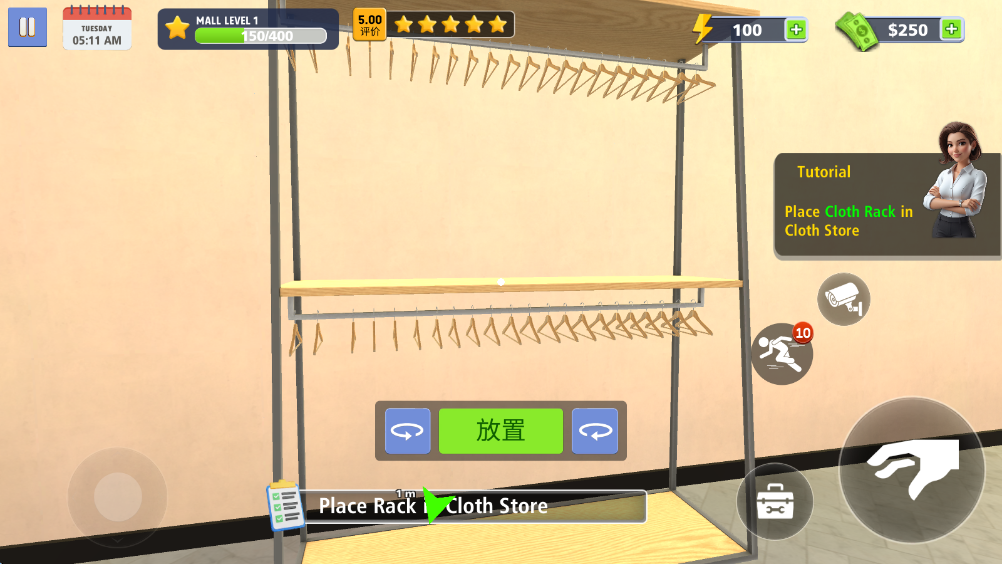Open the five-star mall rating panel
The image size is (1002, 564).
[x=435, y=25]
